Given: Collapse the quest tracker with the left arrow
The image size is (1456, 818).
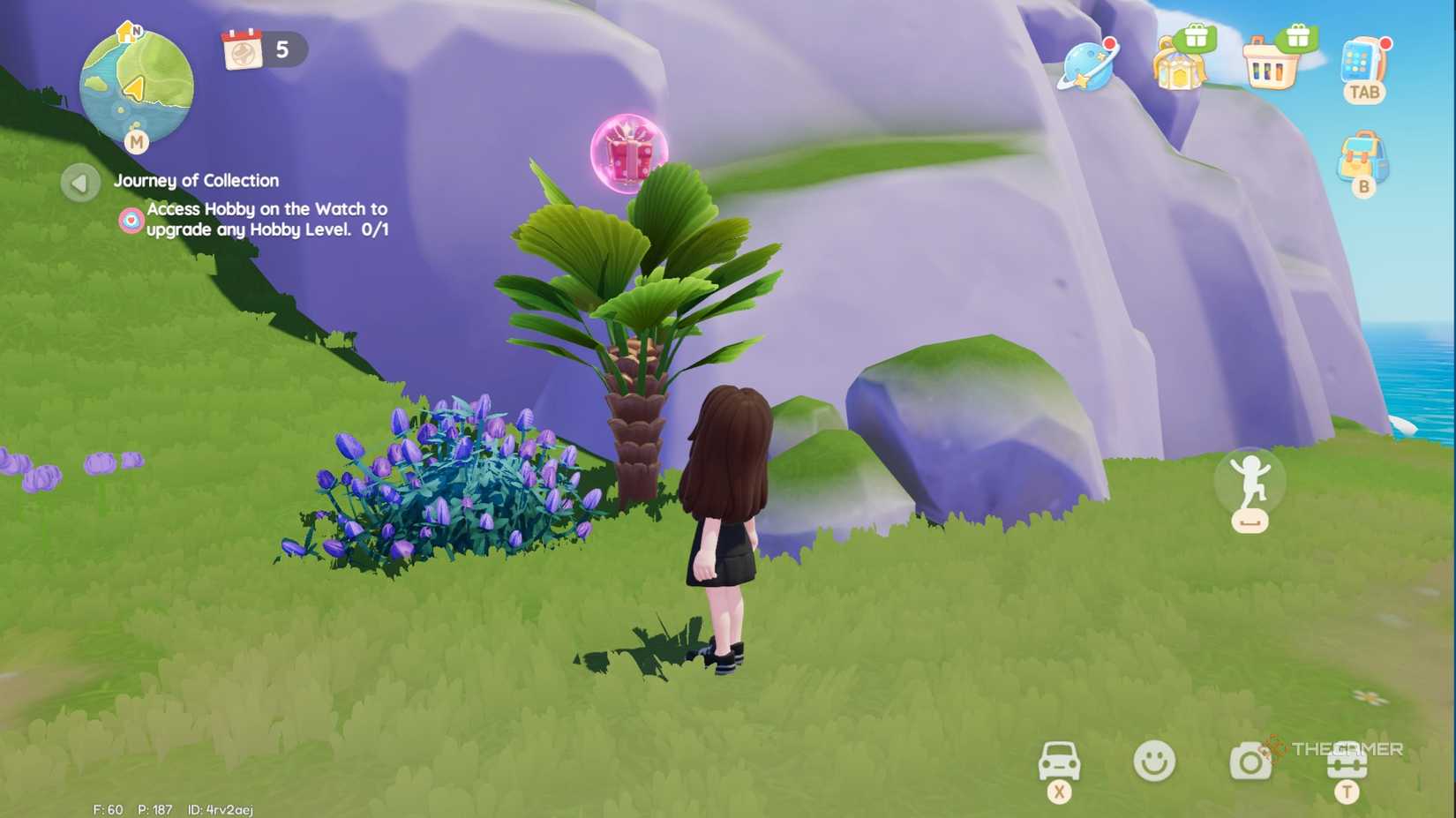Looking at the screenshot, I should coord(79,184).
